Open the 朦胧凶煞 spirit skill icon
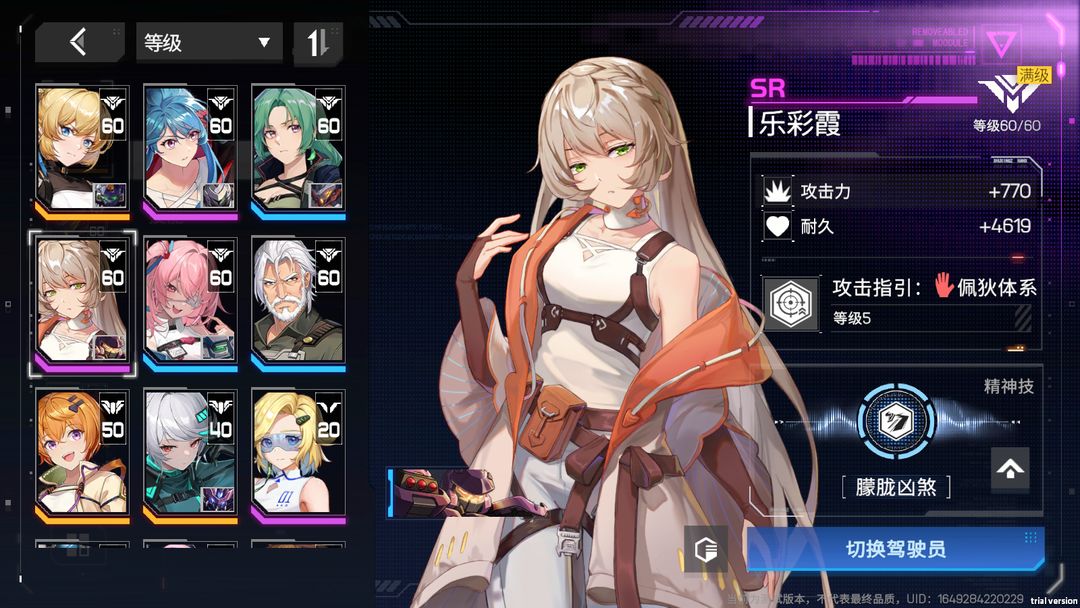The height and width of the screenshot is (608, 1080). point(895,420)
